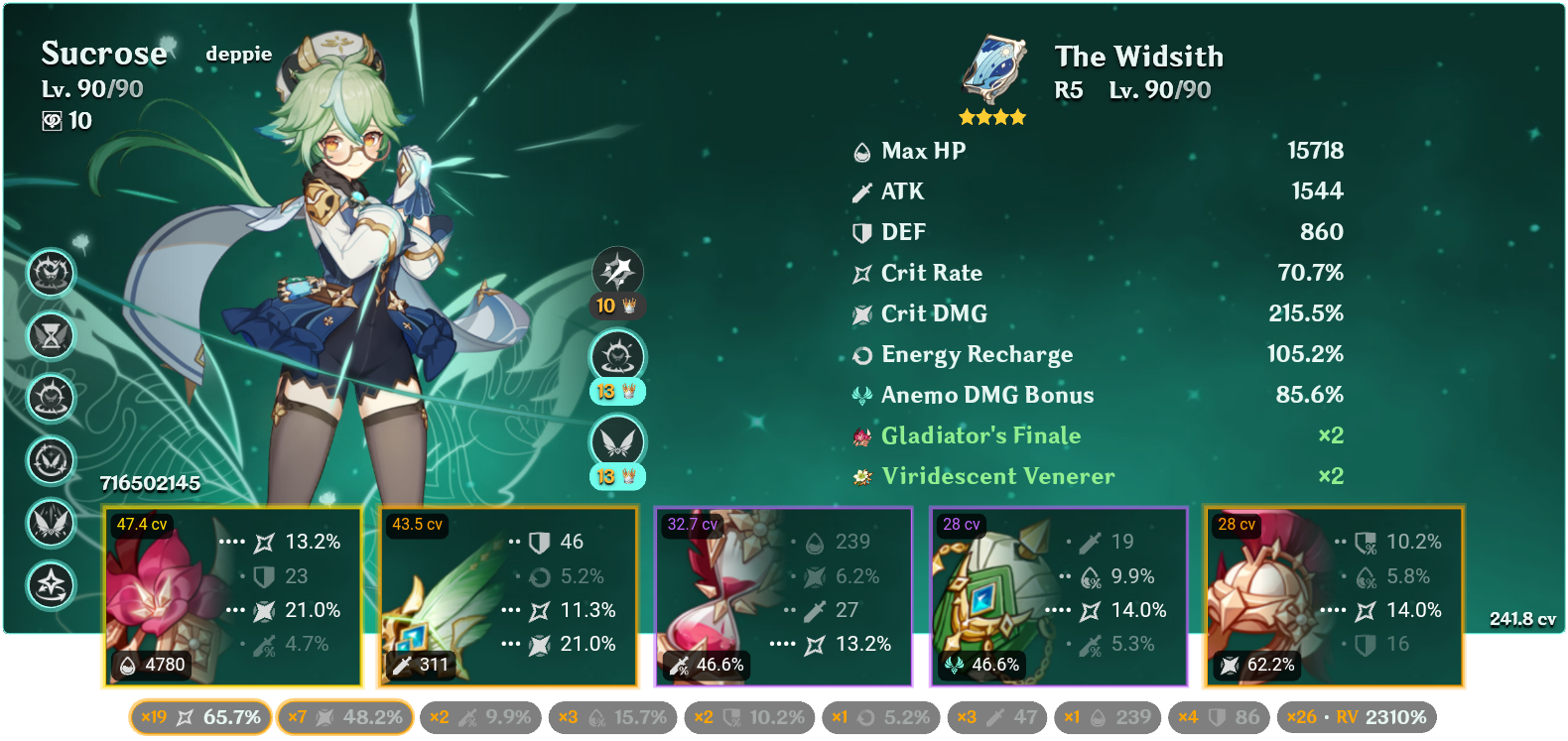Open the Elemental Skill talent icon
The image size is (1568, 741).
tap(615, 355)
